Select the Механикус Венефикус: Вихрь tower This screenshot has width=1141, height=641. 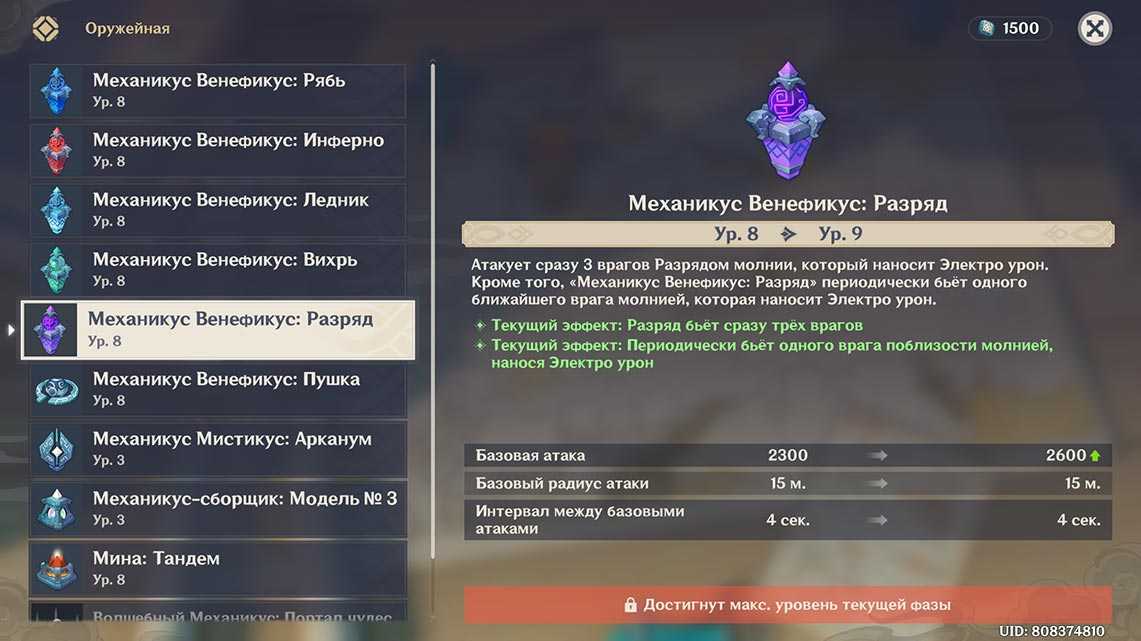click(218, 270)
